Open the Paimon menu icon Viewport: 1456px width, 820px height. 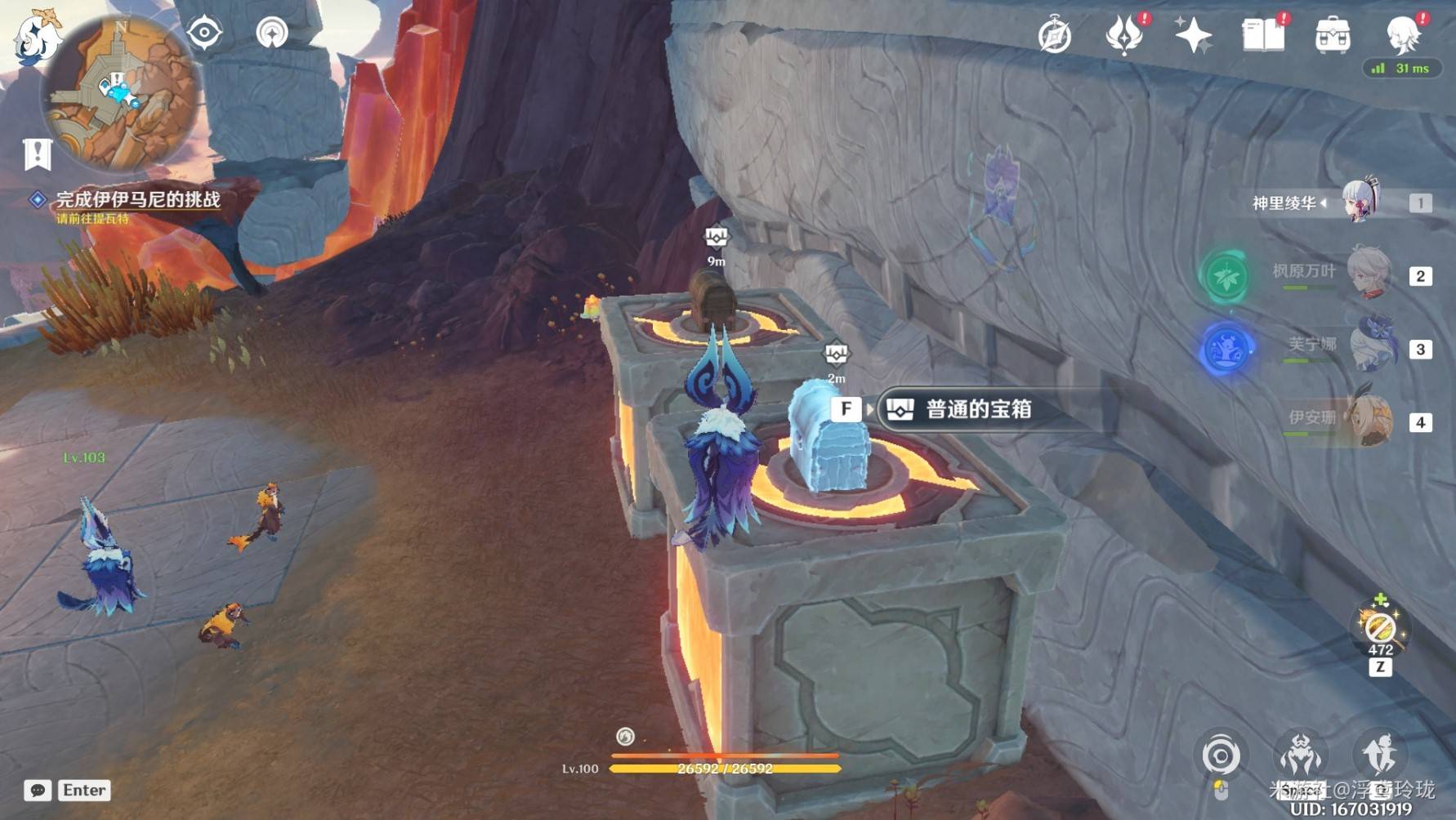[36, 37]
